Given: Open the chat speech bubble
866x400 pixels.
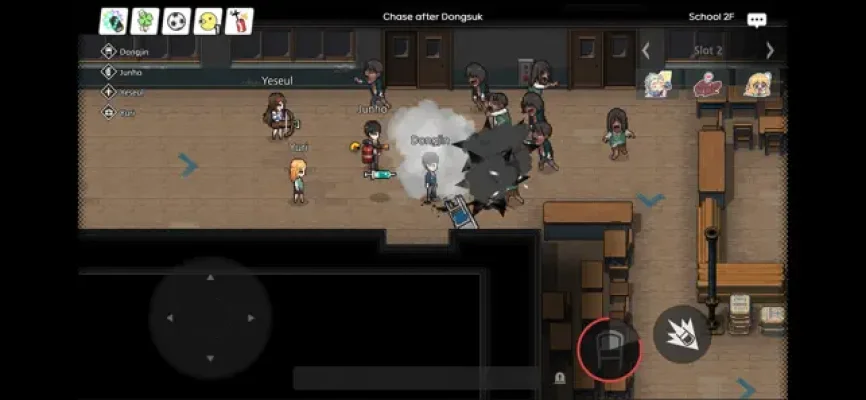Looking at the screenshot, I should click(757, 20).
